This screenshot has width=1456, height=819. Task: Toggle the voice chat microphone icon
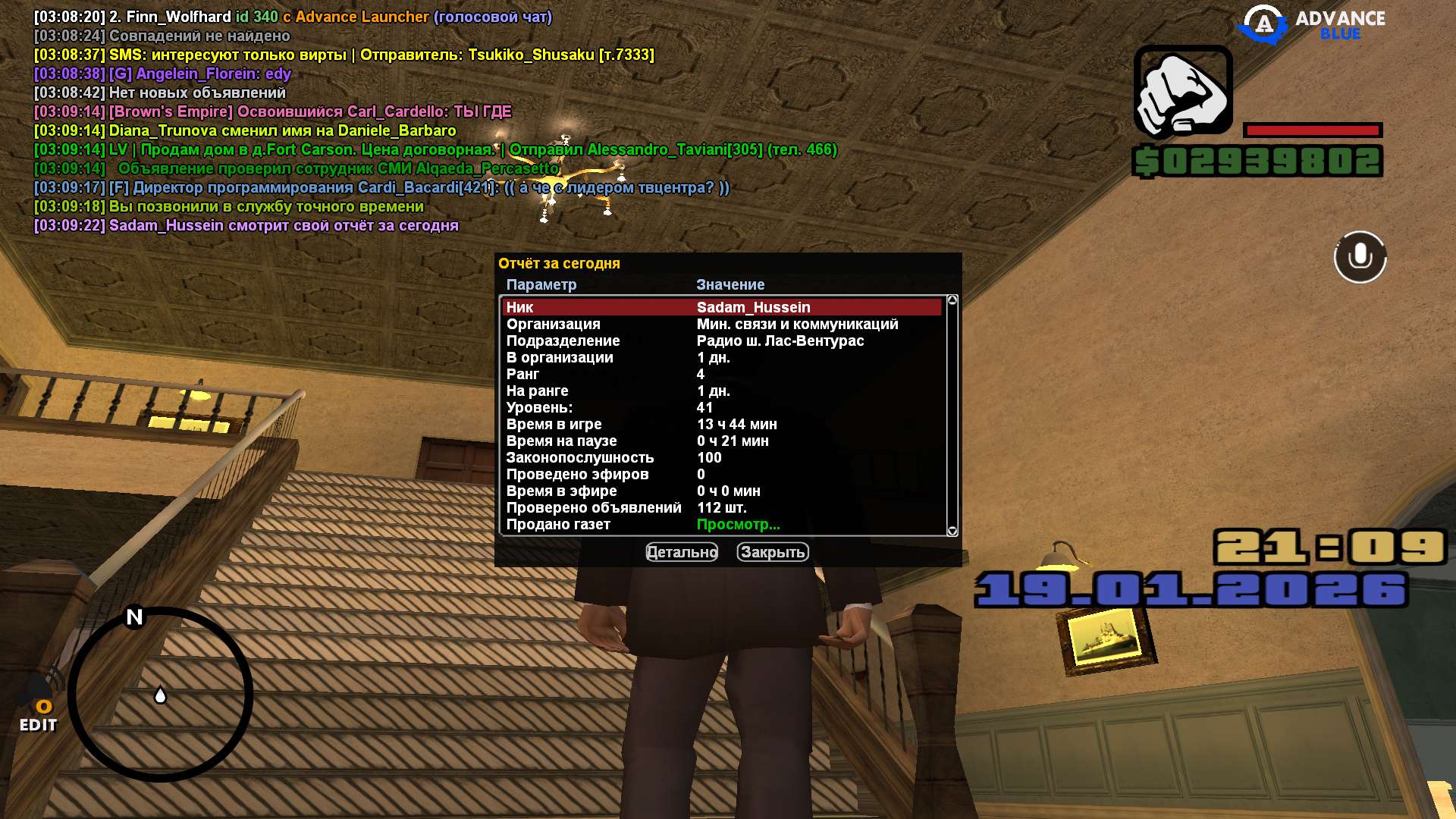point(1360,257)
